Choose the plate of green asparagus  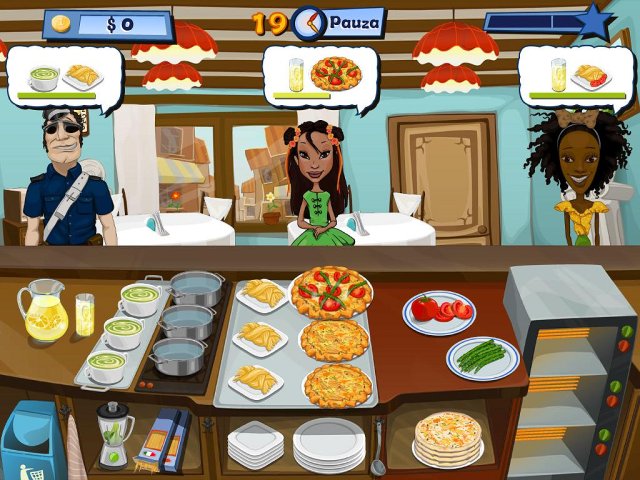point(482,357)
